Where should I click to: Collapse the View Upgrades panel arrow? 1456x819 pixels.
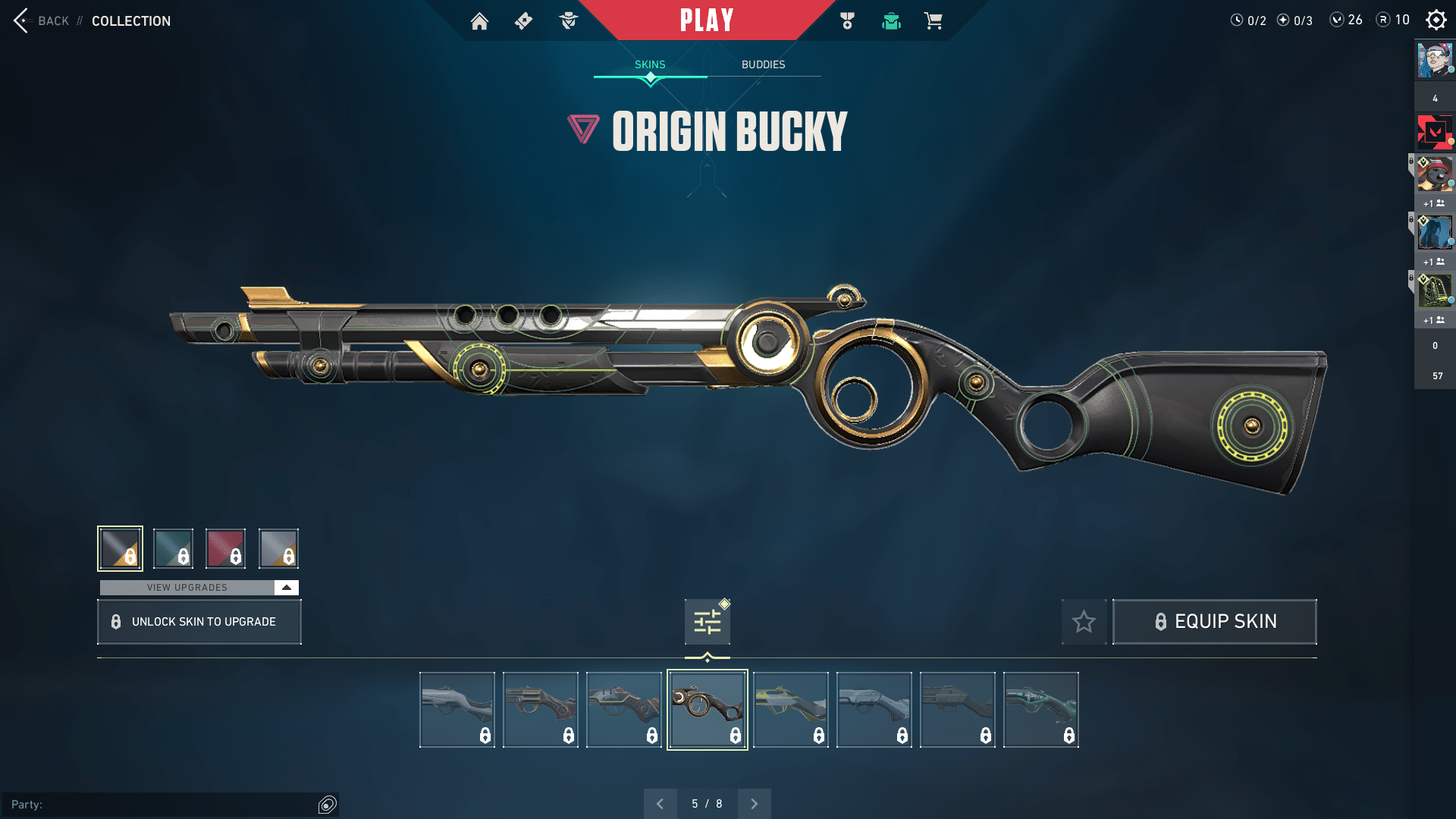(x=286, y=587)
